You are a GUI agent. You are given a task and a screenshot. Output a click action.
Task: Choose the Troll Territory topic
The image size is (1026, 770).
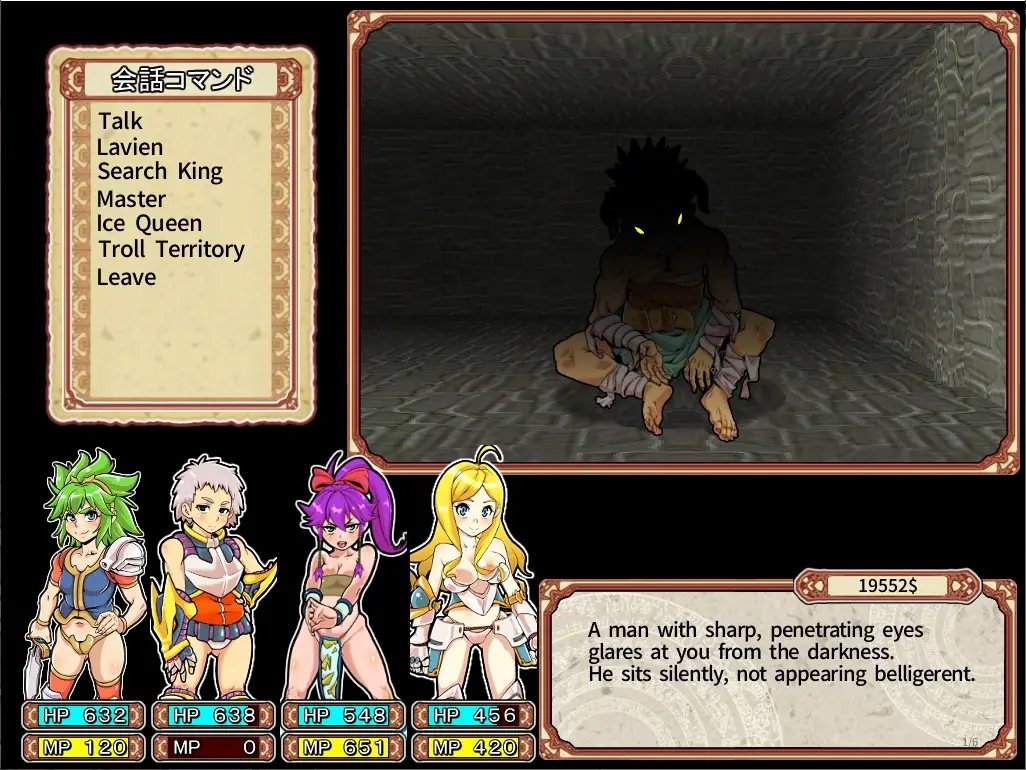pos(171,250)
